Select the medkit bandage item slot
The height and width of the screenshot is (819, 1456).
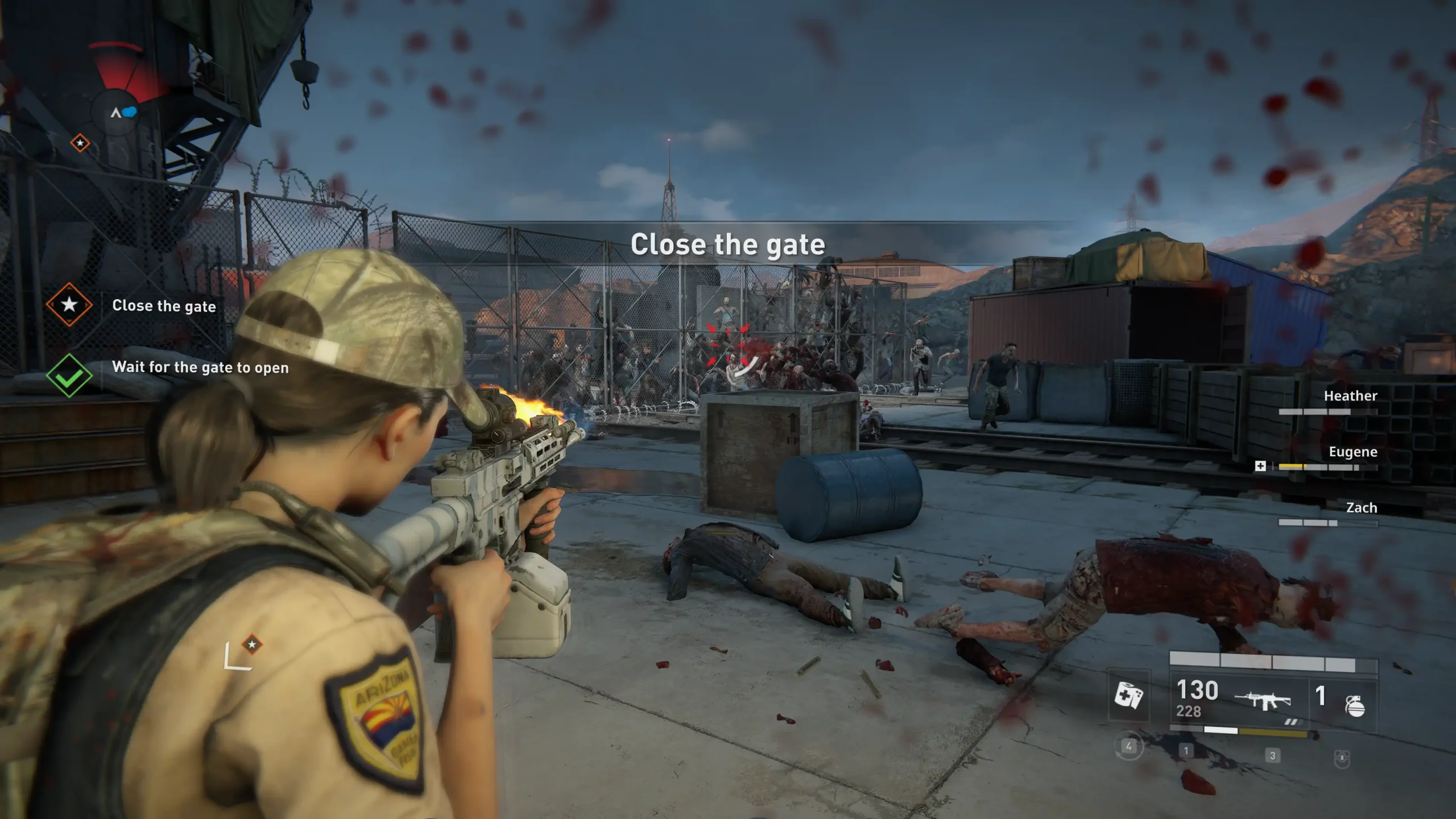[x=1128, y=695]
